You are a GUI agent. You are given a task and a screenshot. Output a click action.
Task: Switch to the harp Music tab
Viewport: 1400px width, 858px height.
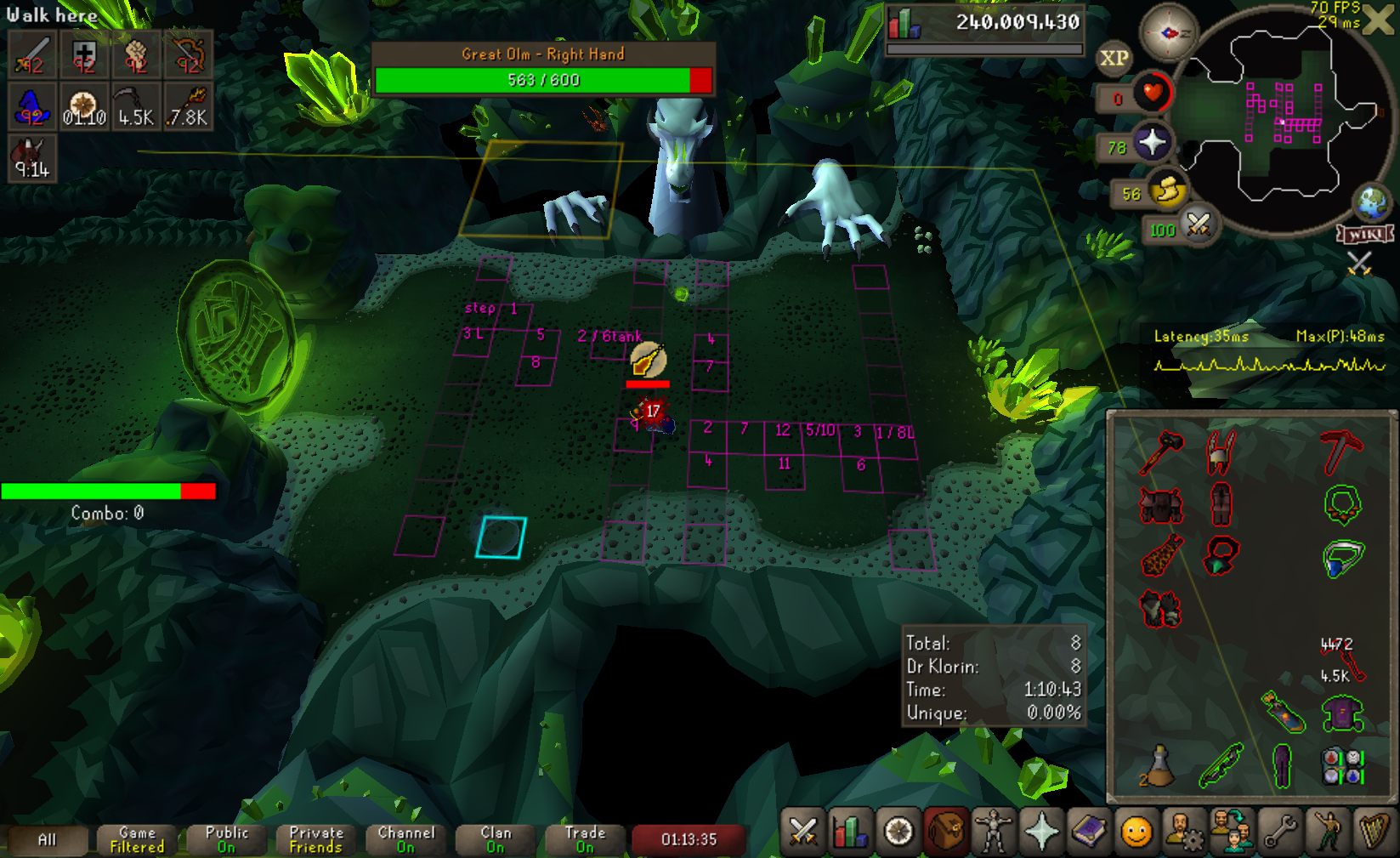point(1374,832)
